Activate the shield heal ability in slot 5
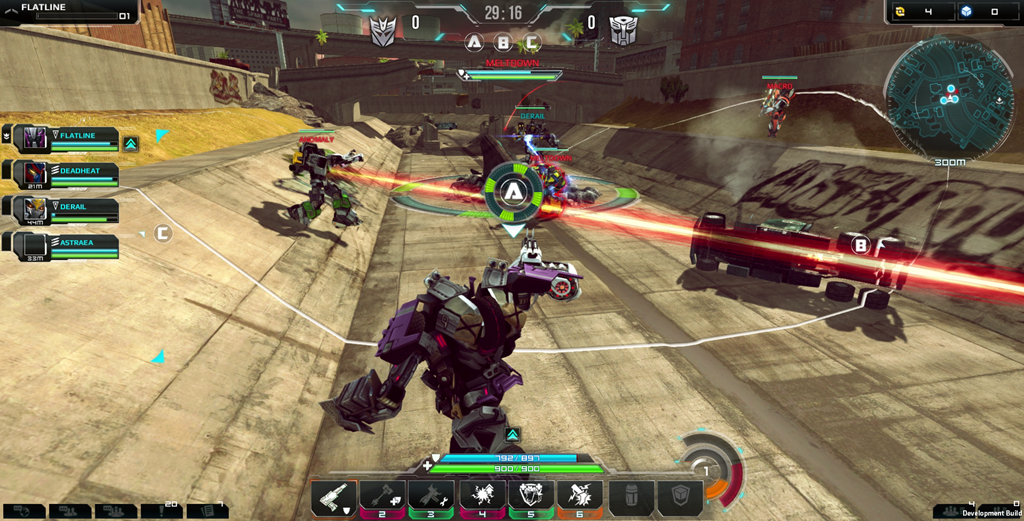The height and width of the screenshot is (521, 1024). tap(531, 497)
